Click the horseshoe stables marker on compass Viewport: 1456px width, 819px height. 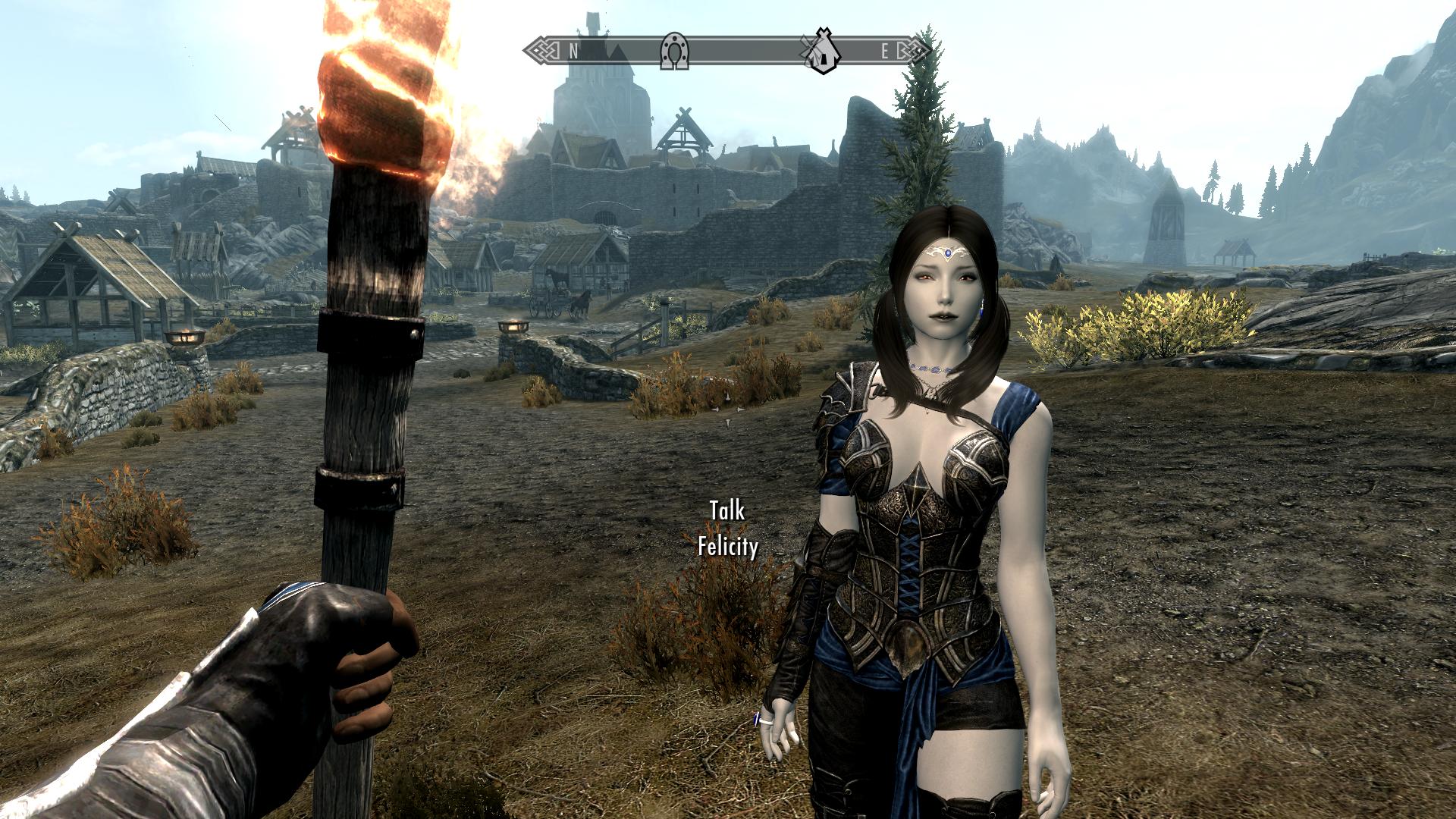(673, 52)
